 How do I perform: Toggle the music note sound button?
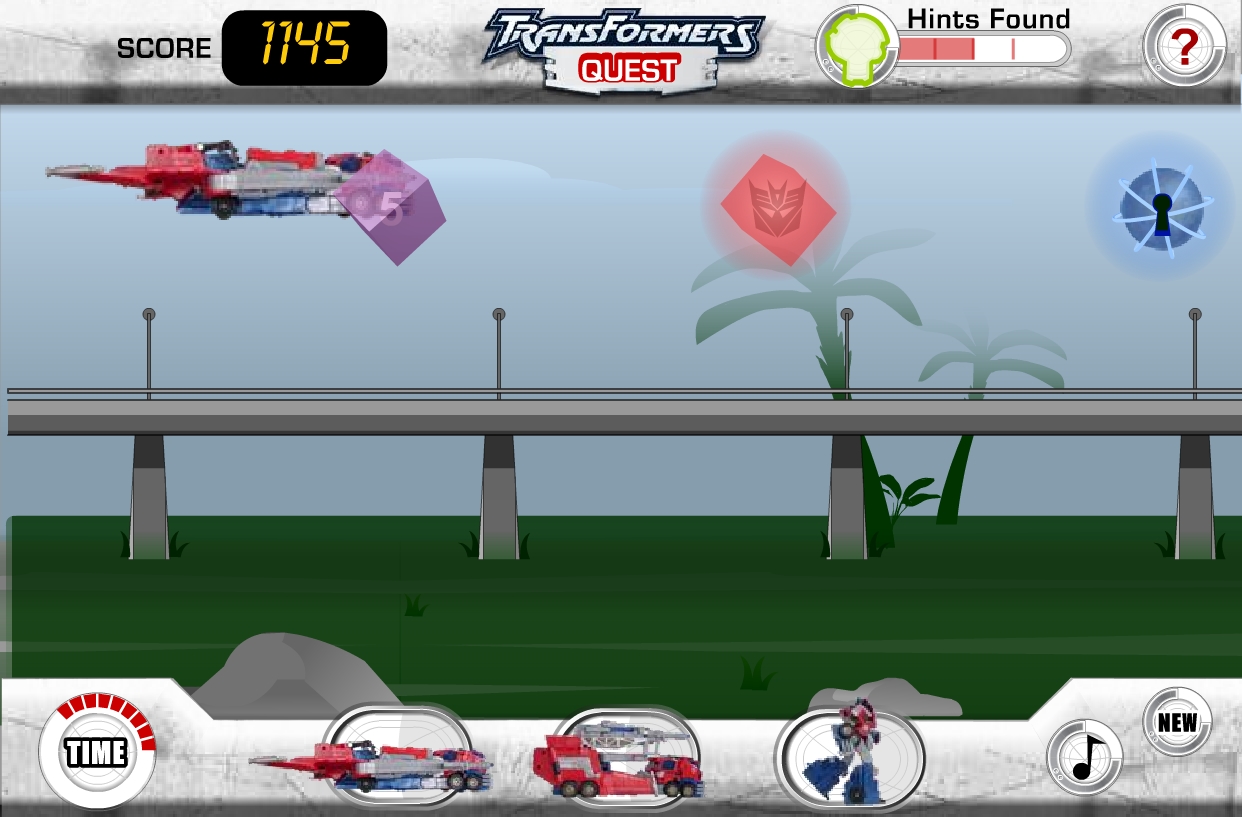coord(1085,757)
